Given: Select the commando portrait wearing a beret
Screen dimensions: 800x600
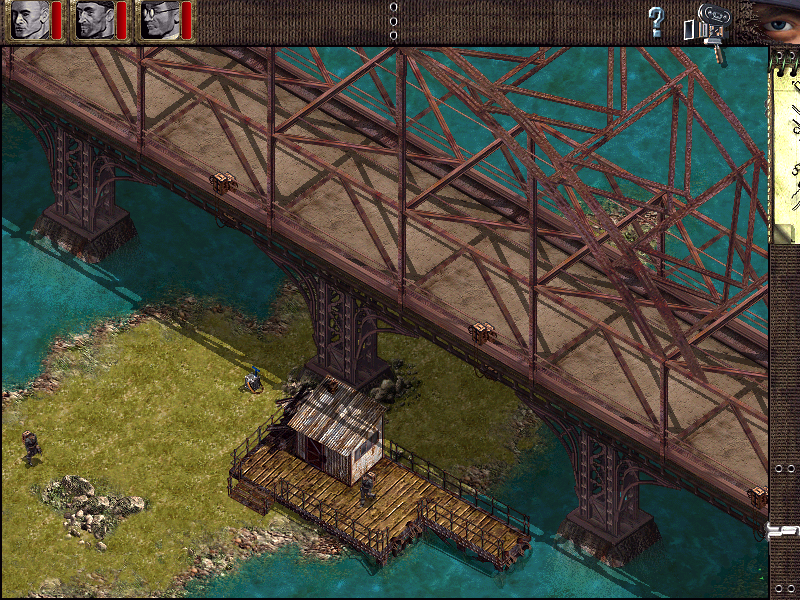Looking at the screenshot, I should click(x=95, y=20).
